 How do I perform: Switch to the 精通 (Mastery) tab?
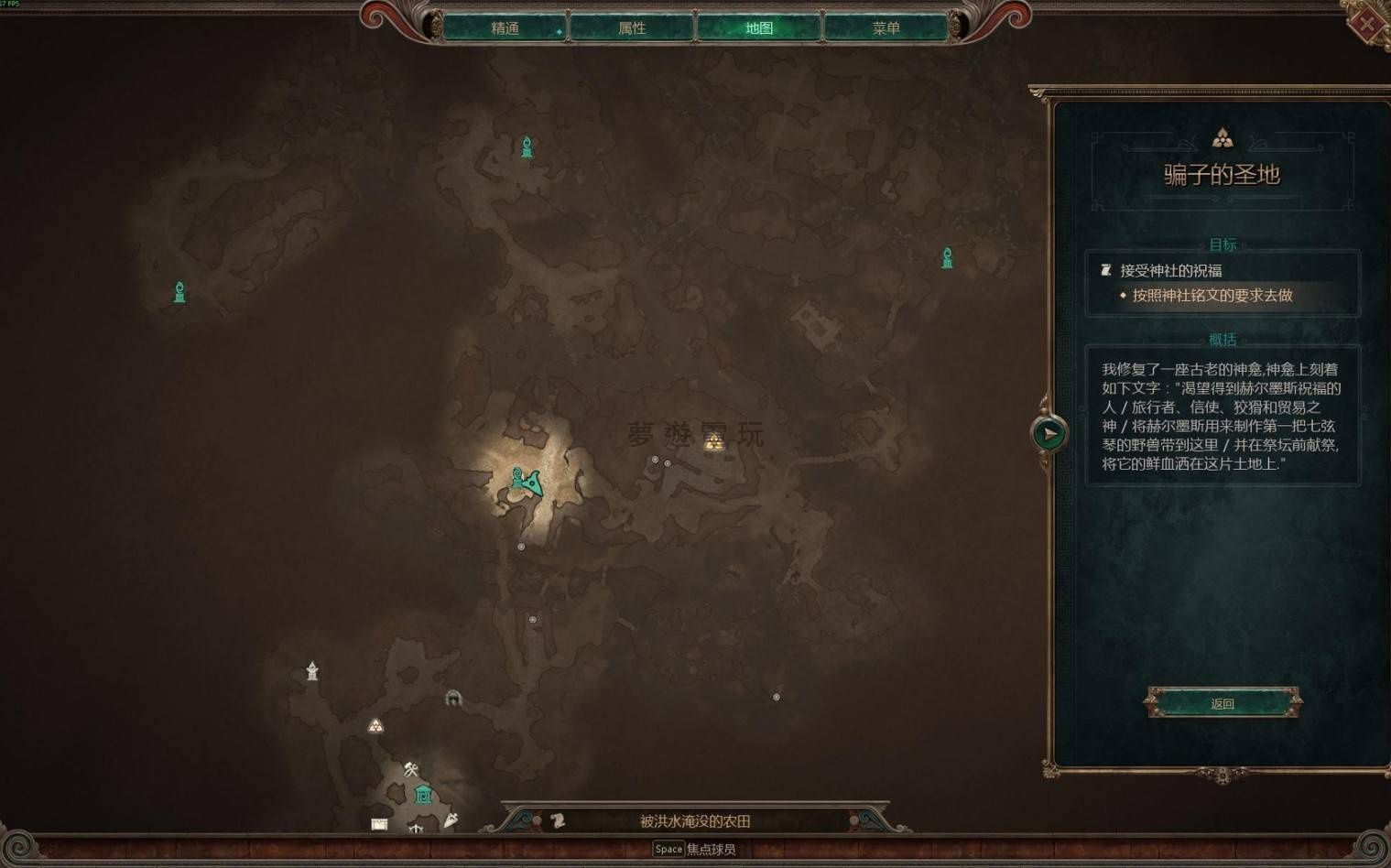pos(505,28)
